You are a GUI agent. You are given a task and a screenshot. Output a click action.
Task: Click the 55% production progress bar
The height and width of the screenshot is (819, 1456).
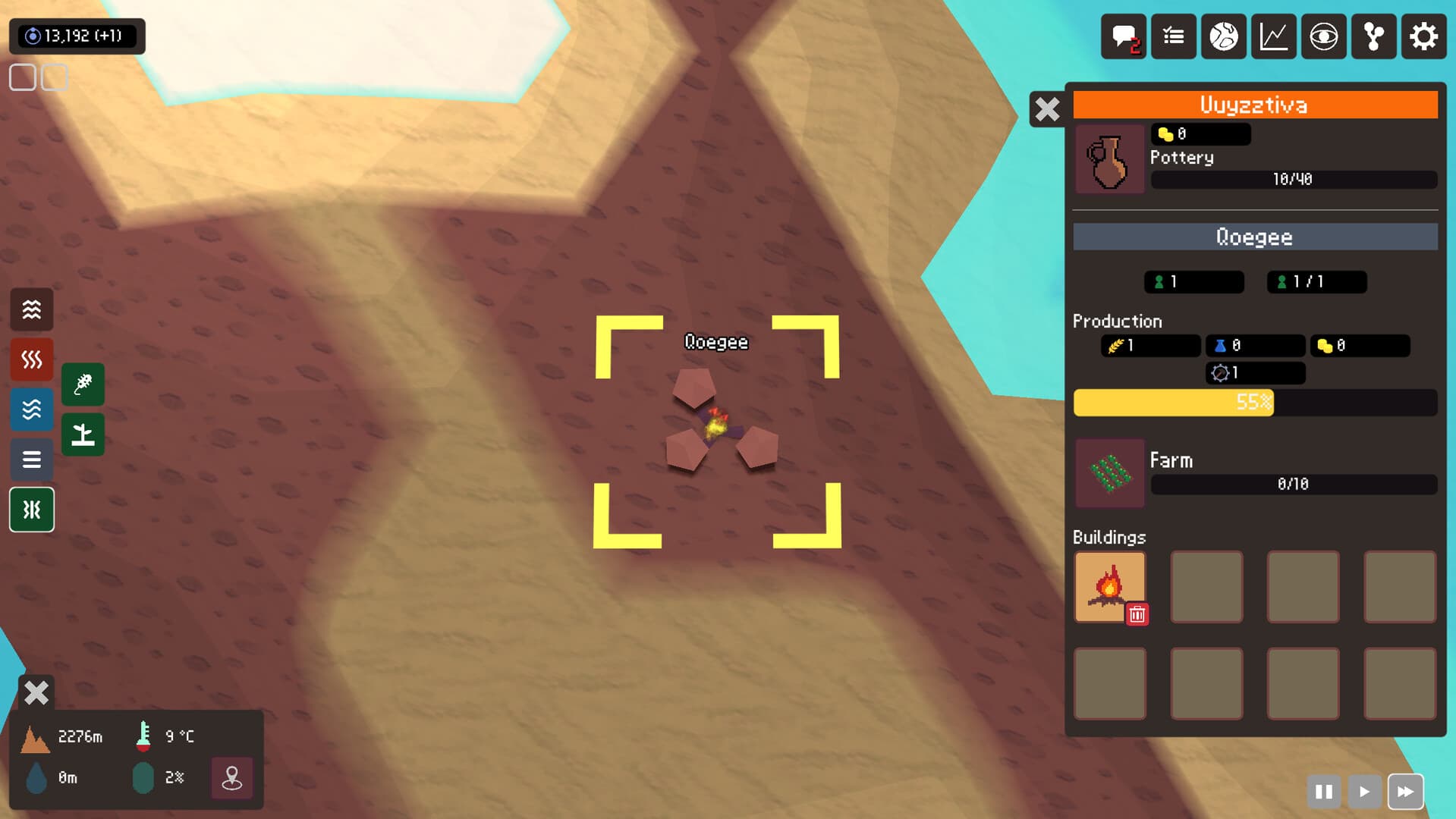pos(1255,403)
